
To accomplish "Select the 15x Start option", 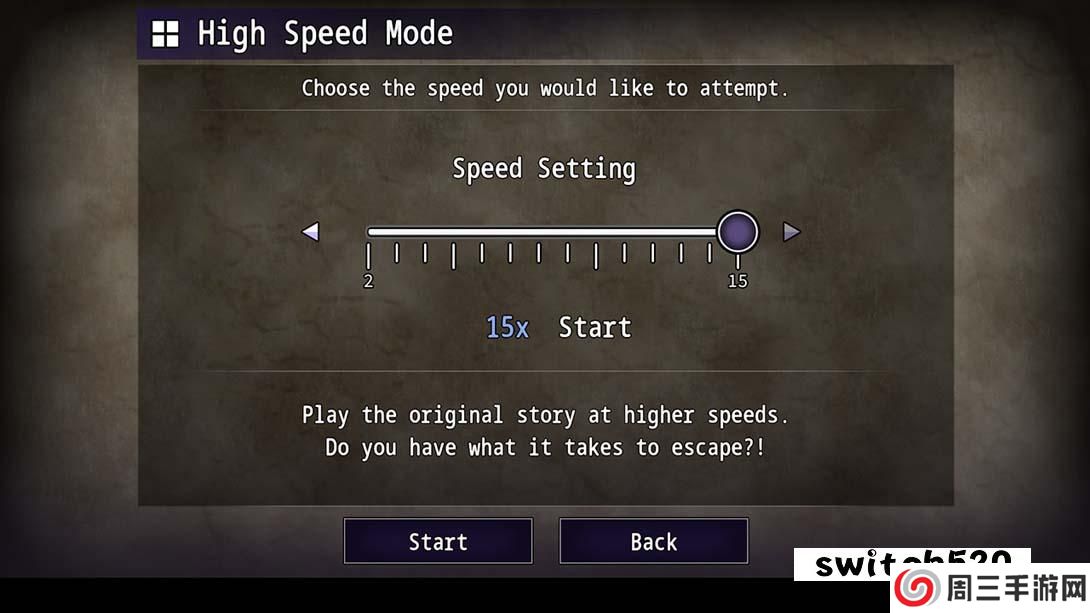I will (558, 327).
